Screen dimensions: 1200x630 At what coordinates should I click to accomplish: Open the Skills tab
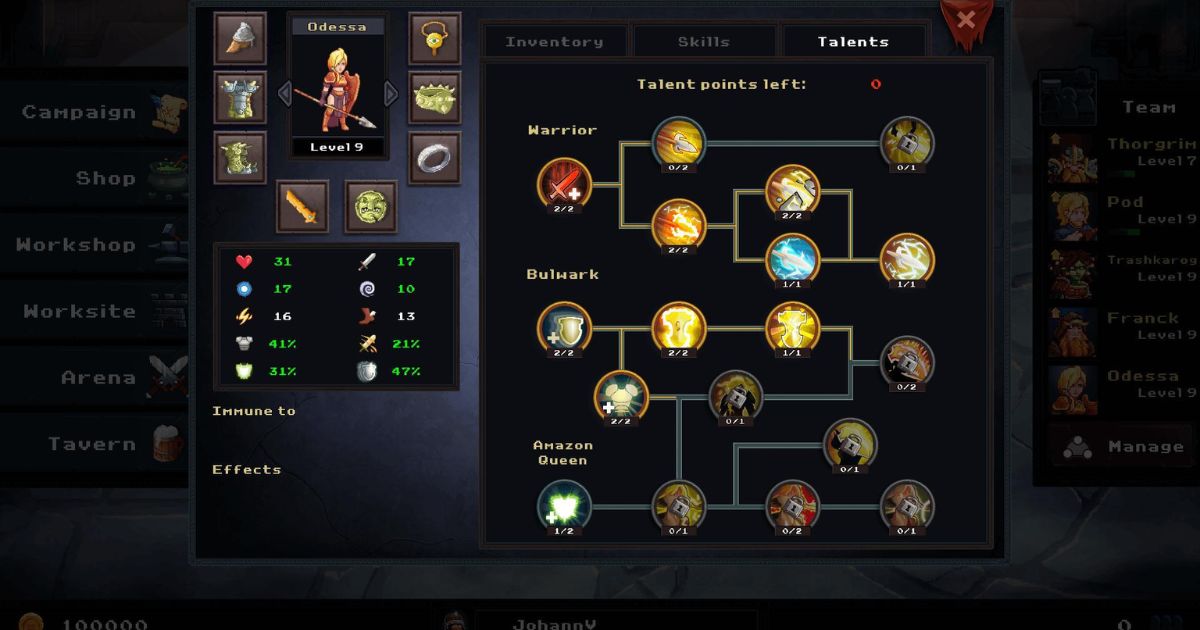[704, 42]
